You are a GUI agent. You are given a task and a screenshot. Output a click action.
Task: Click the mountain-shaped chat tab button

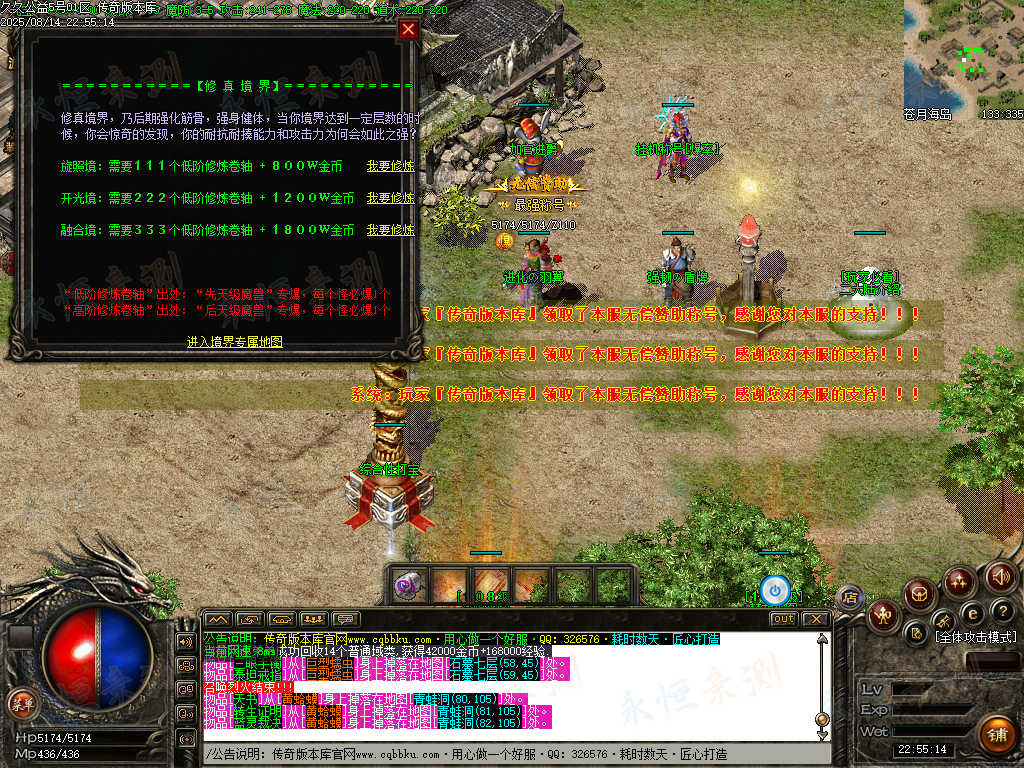(x=217, y=619)
